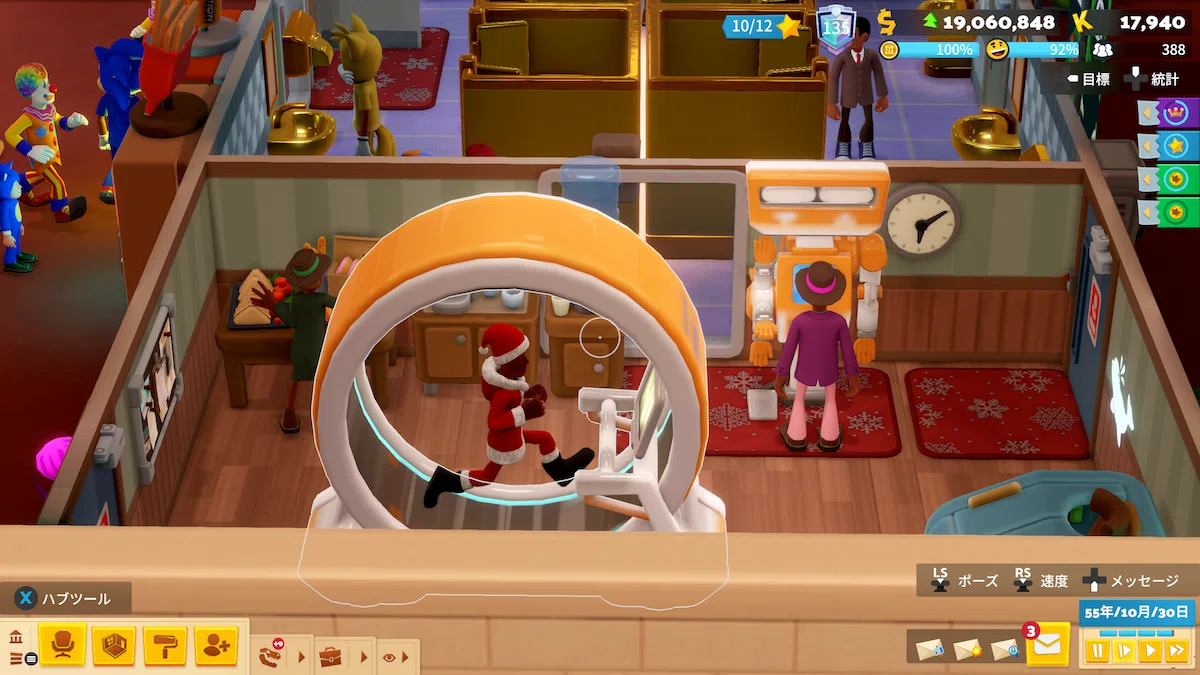Select the room building tool
This screenshot has width=1200, height=675.
[113, 645]
